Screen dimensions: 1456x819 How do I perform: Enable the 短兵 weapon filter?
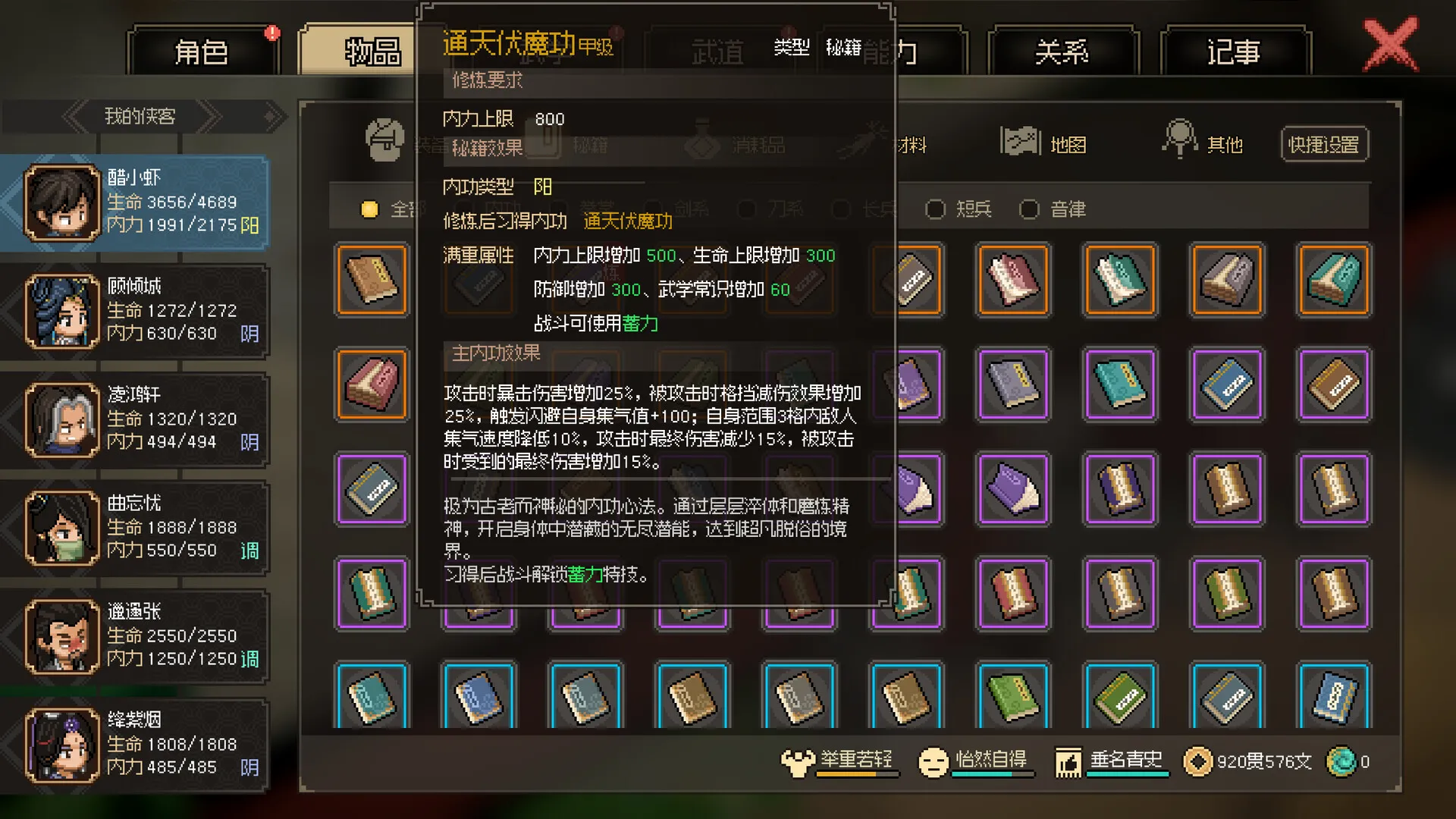936,209
